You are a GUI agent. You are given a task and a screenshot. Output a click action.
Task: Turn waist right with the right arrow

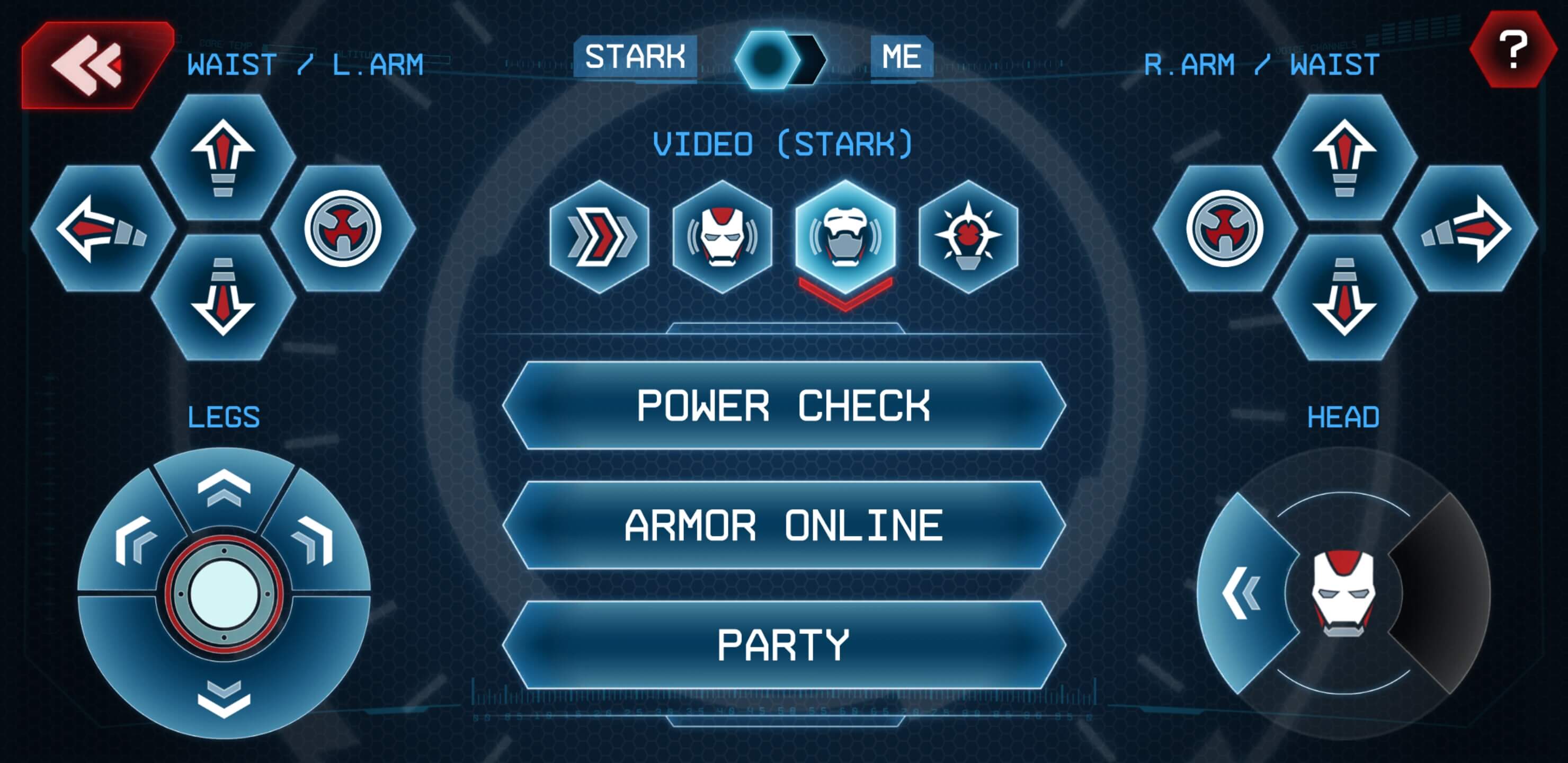tap(1465, 228)
